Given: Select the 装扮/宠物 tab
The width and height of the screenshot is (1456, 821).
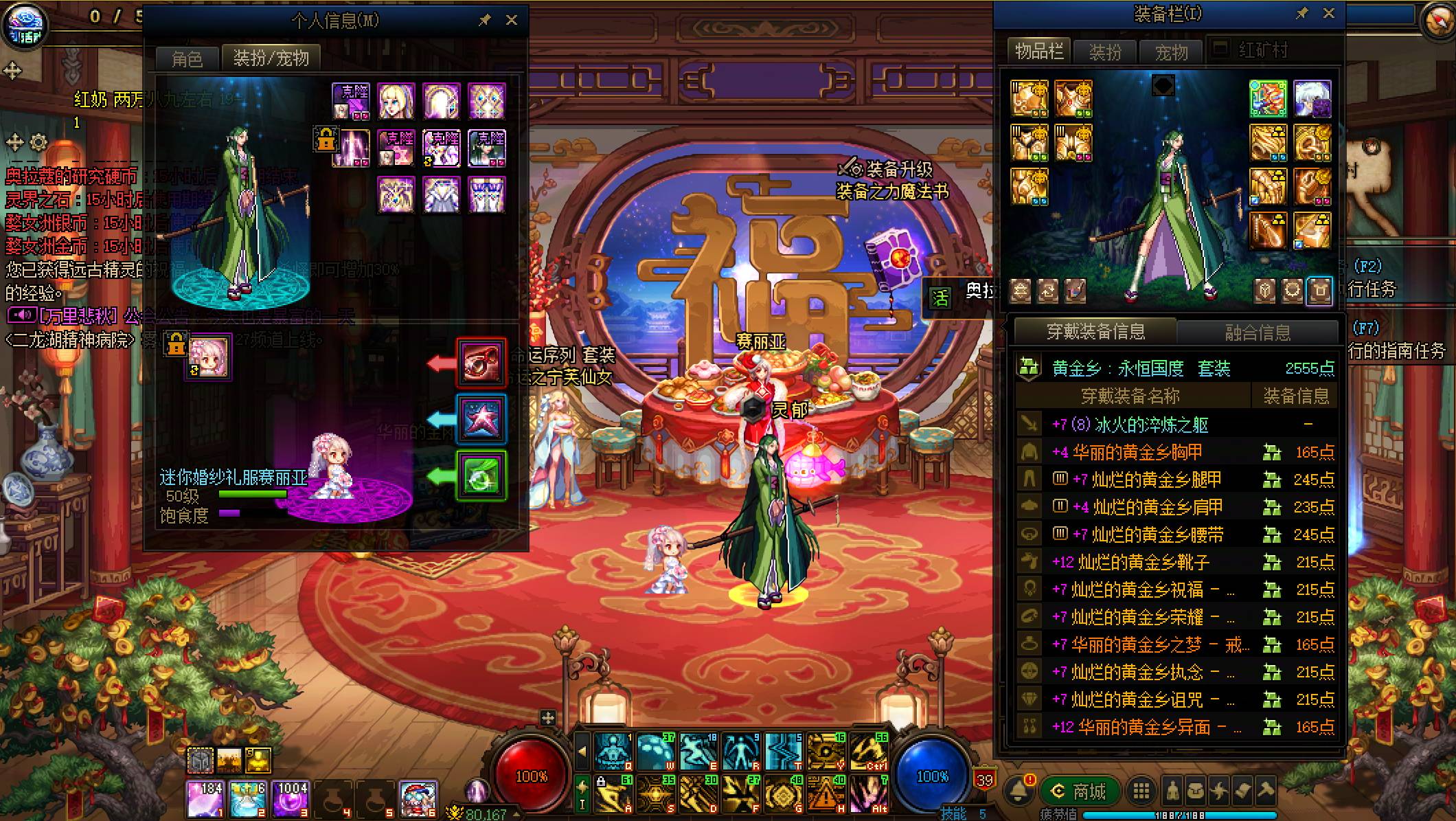Looking at the screenshot, I should (x=271, y=58).
